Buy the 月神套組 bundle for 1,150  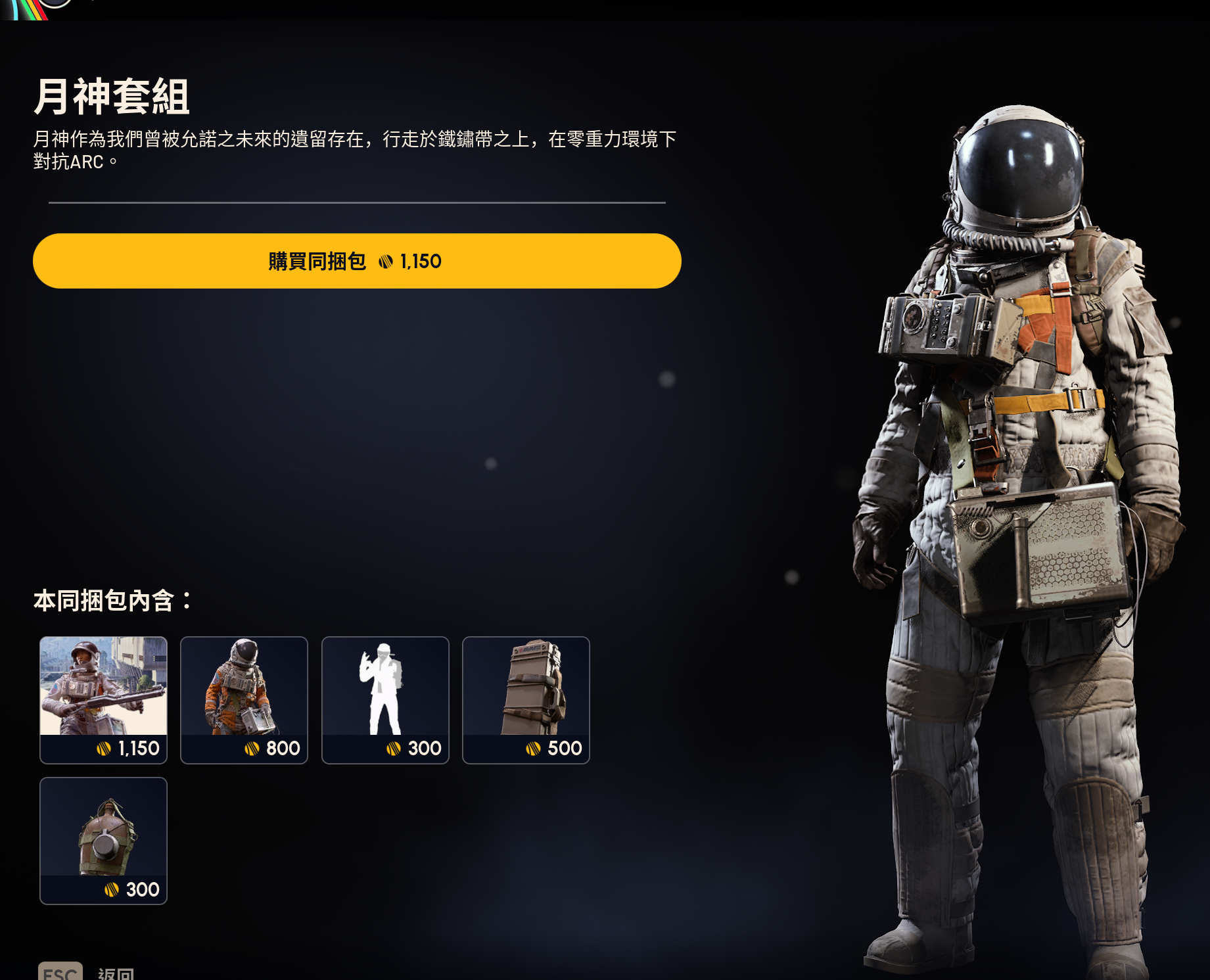pyautogui.click(x=356, y=261)
